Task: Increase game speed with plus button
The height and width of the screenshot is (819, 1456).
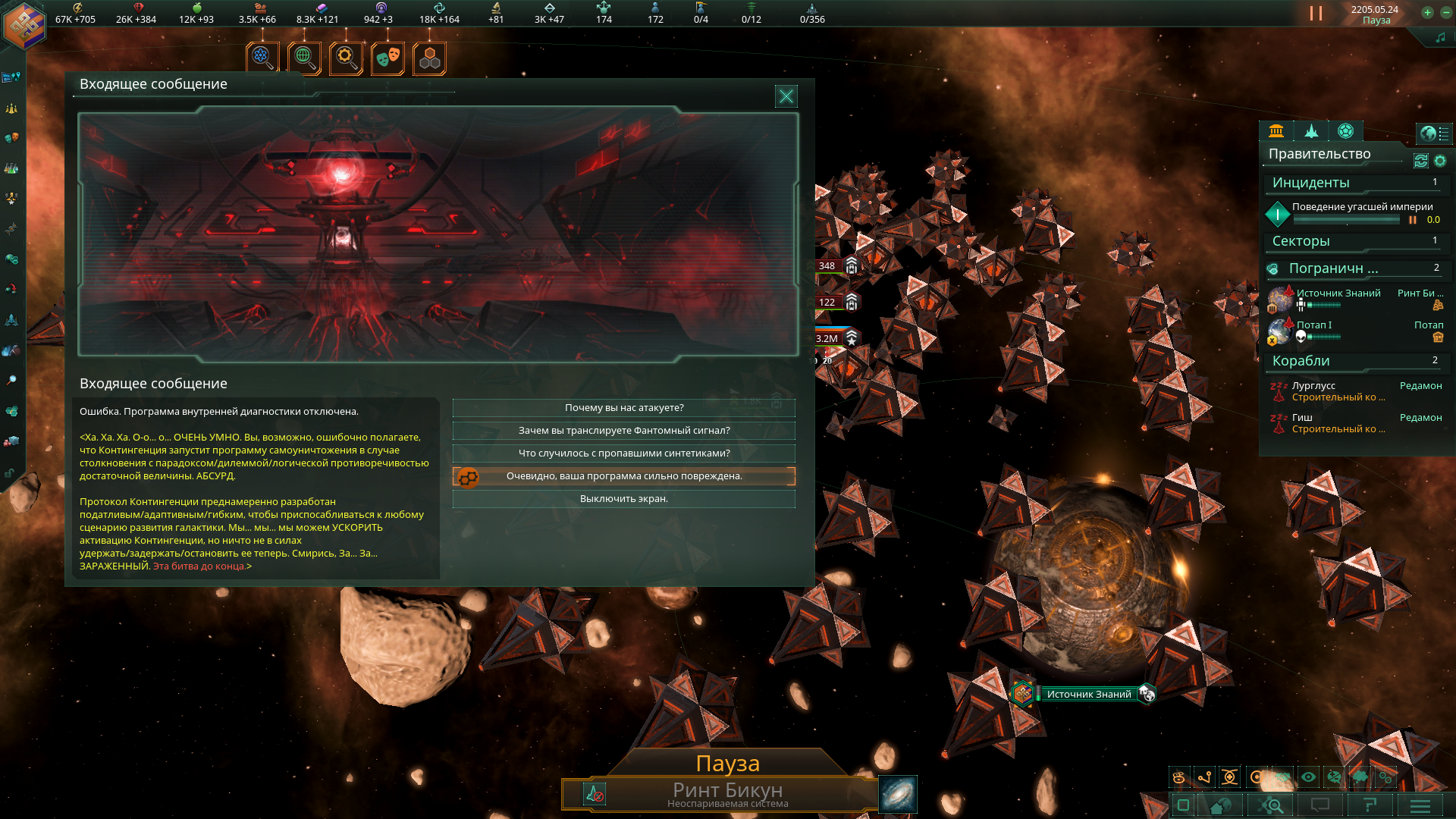Action: click(1427, 12)
